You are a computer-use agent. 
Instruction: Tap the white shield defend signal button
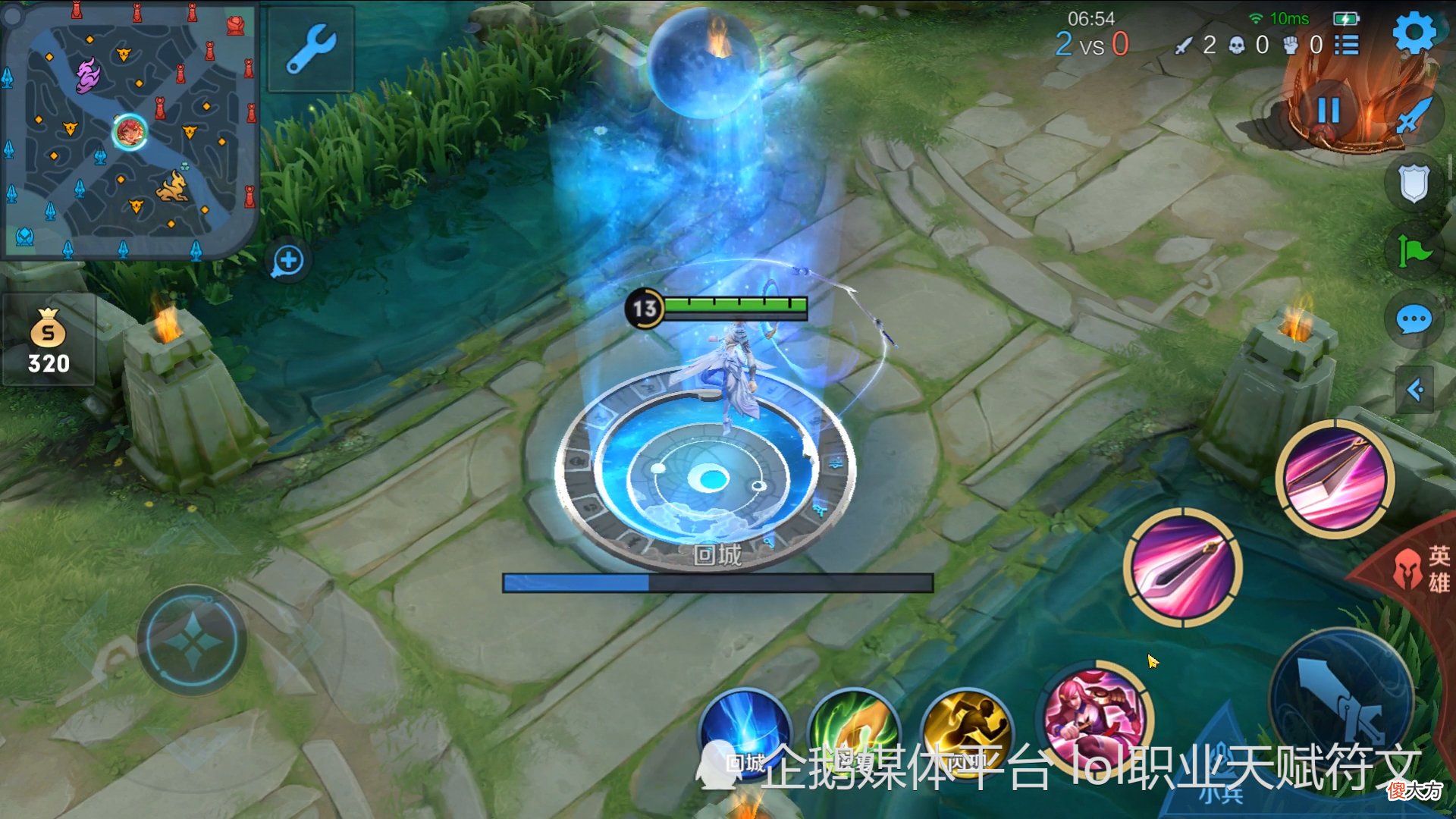[x=1414, y=184]
